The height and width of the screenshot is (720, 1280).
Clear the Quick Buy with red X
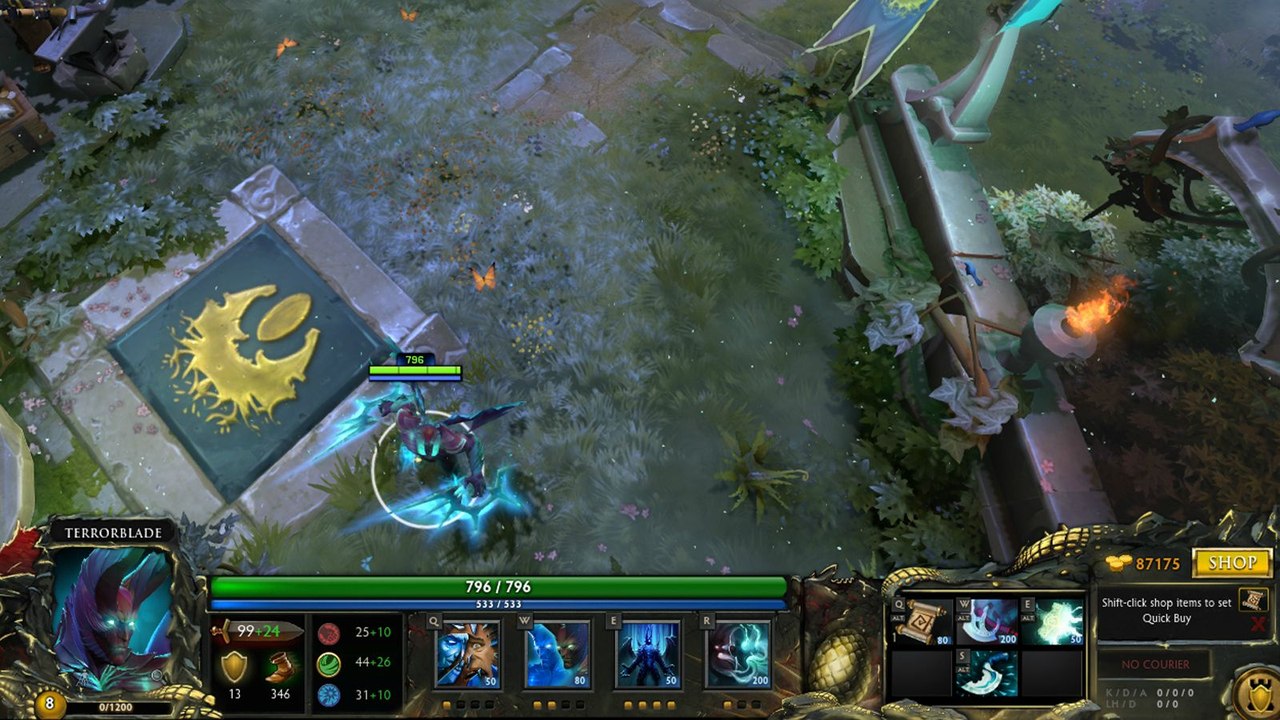tap(1258, 625)
